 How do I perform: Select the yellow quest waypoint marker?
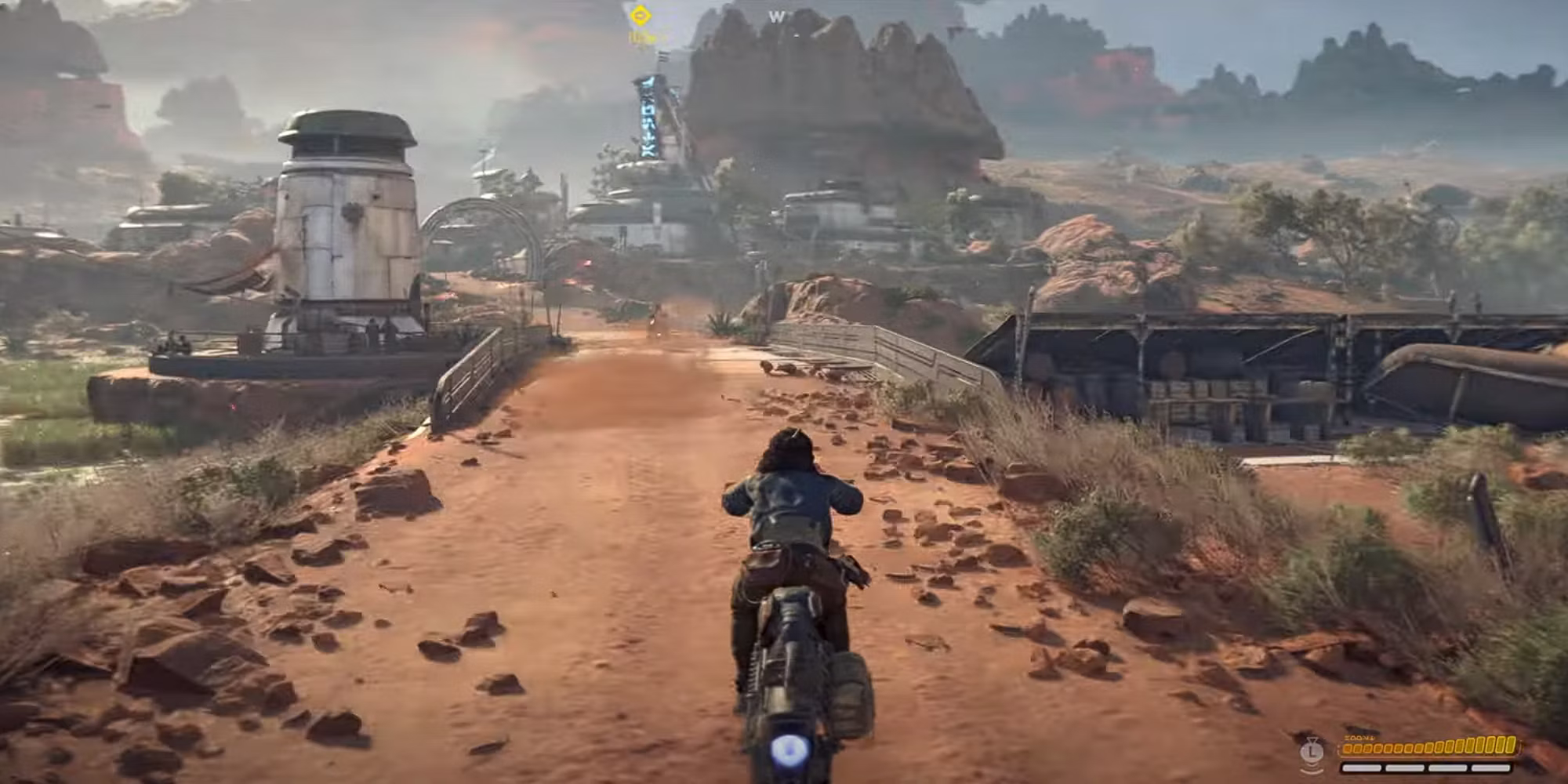[640, 14]
